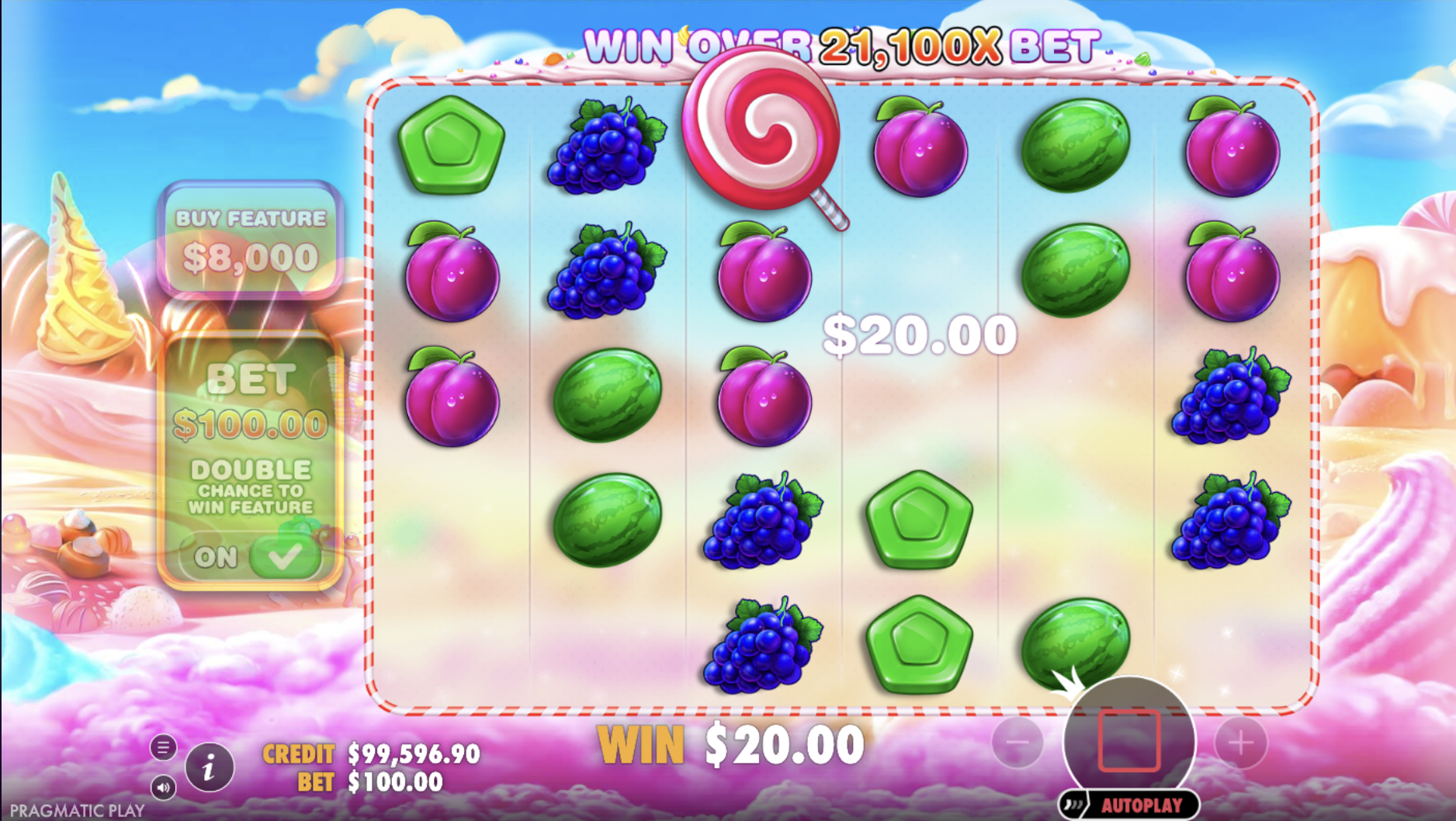
Task: Decrease the bet with the minus button
Action: [x=1018, y=743]
